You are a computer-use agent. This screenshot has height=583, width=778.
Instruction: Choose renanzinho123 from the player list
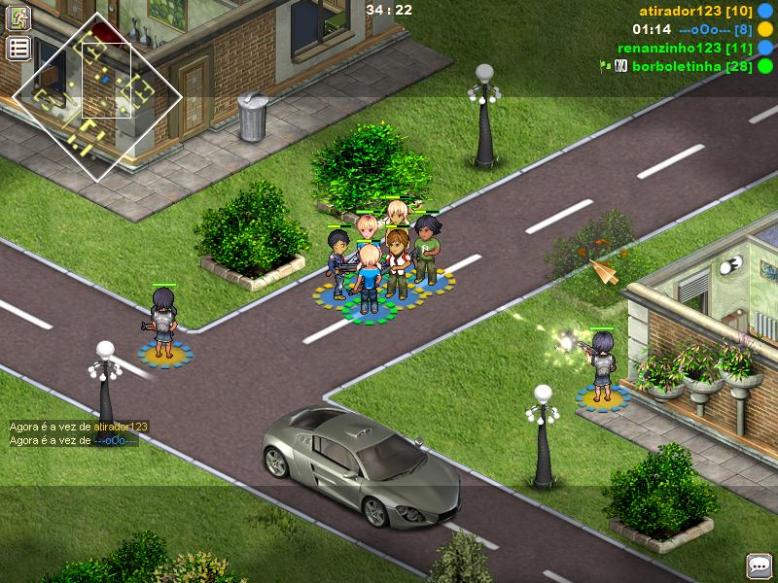[685, 47]
